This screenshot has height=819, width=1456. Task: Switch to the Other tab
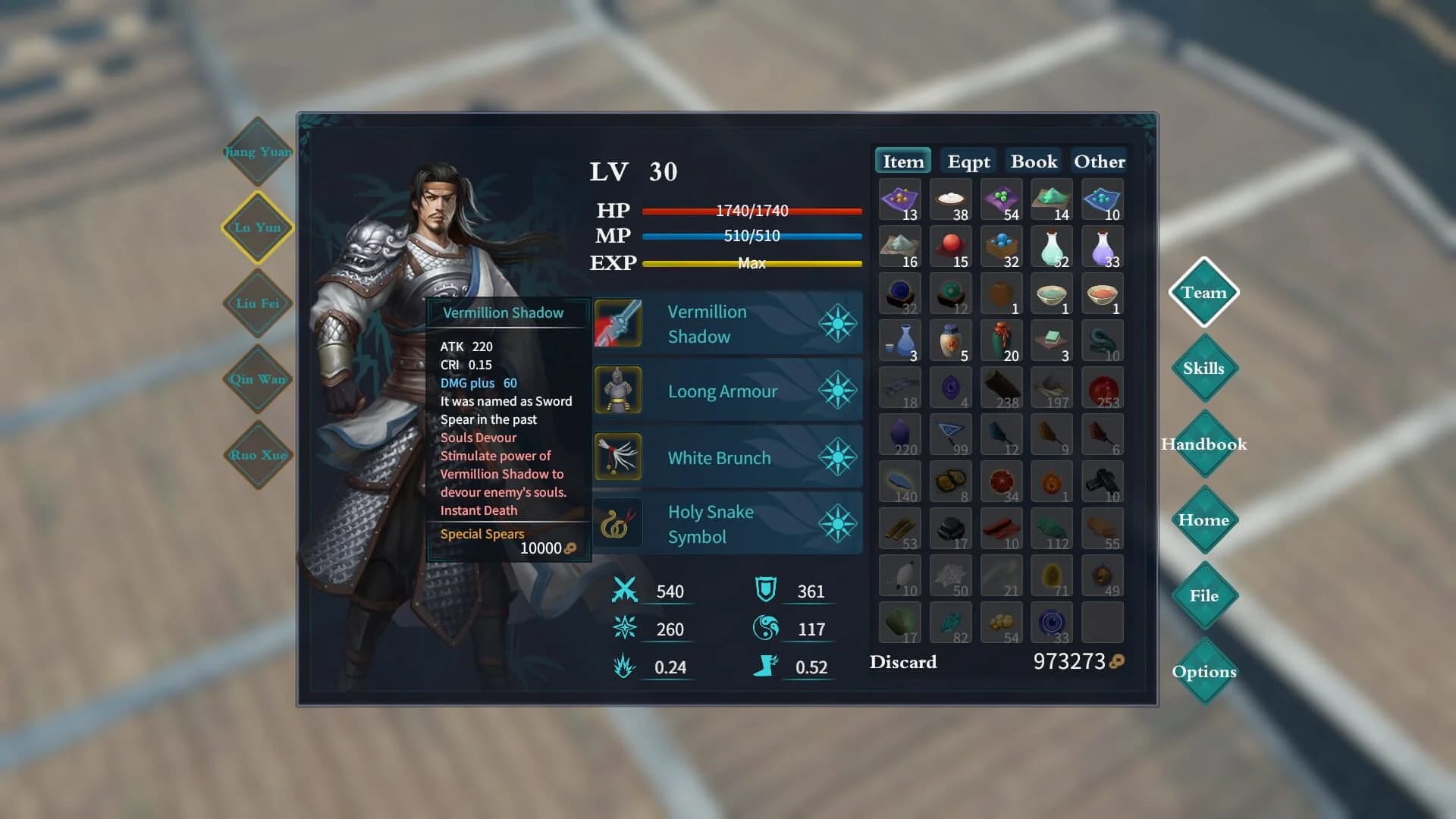tap(1098, 161)
